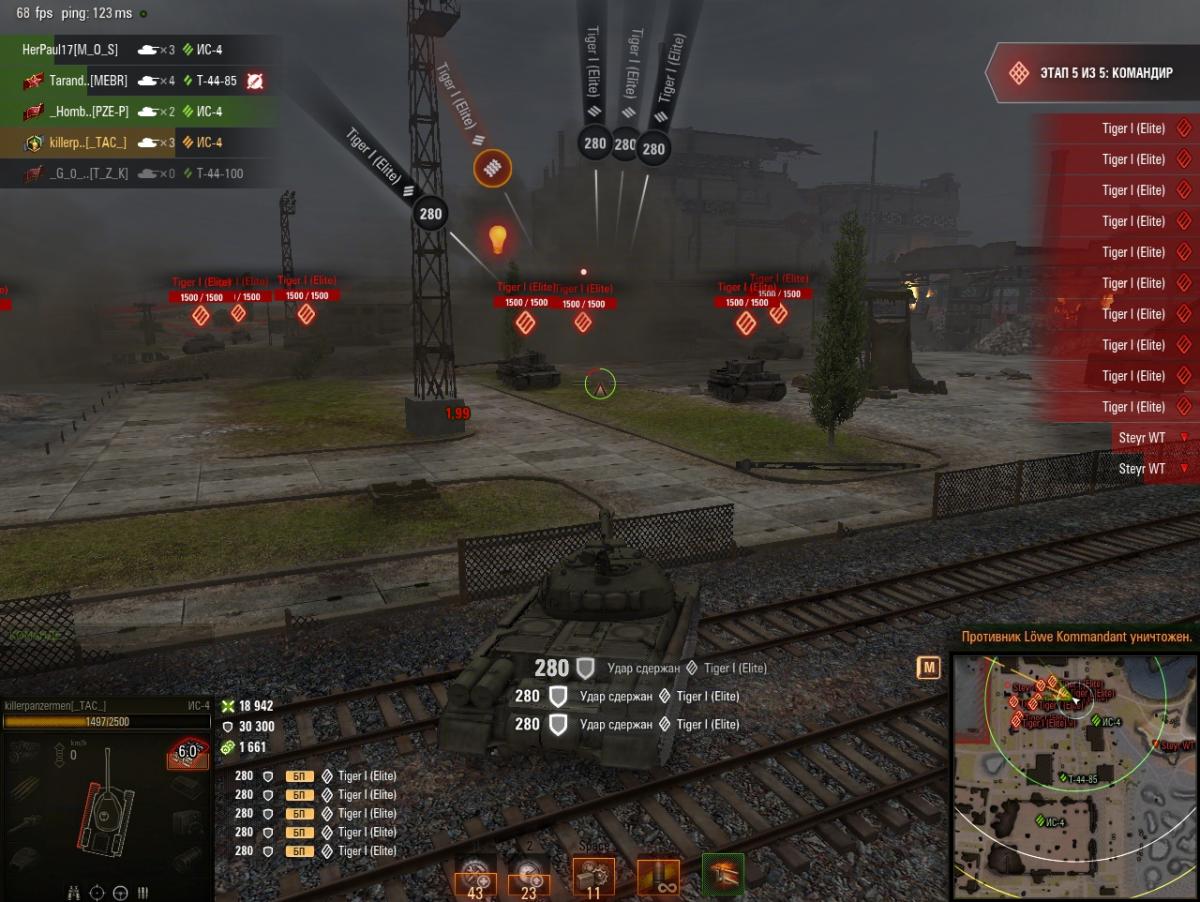Use the consumable showing 23 charges
This screenshot has width=1200, height=902.
(x=528, y=878)
